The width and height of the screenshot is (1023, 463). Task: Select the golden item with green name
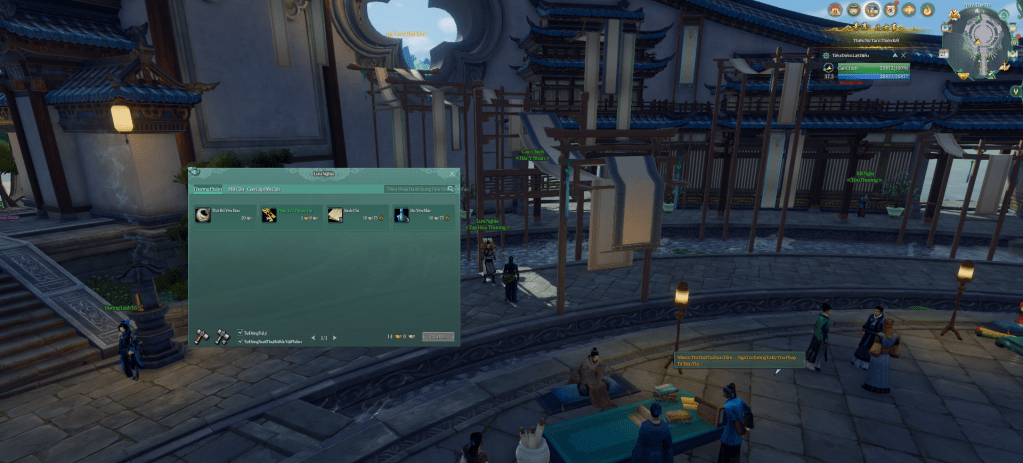[269, 214]
